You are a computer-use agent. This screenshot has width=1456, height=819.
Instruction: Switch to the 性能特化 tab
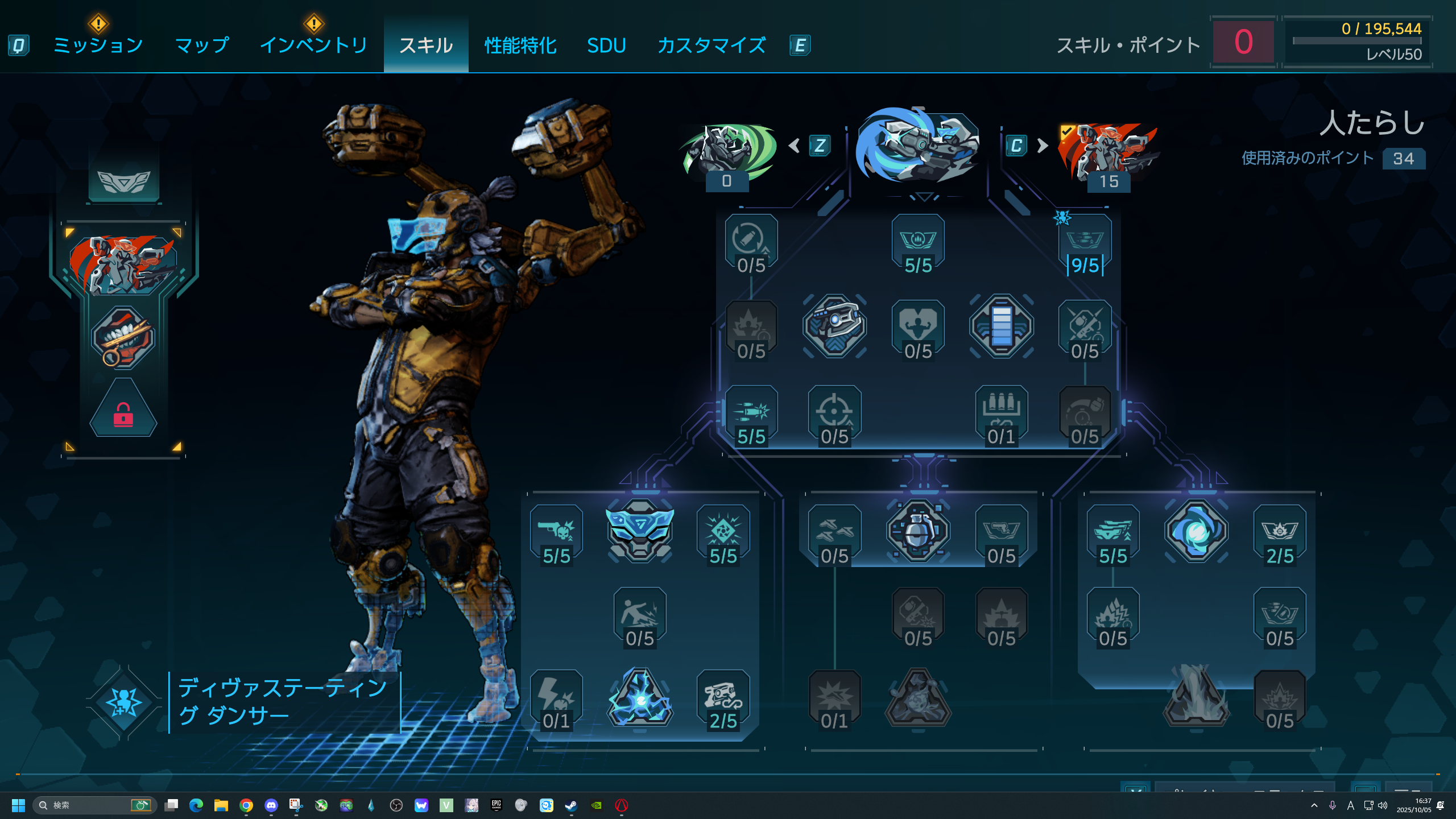[520, 45]
